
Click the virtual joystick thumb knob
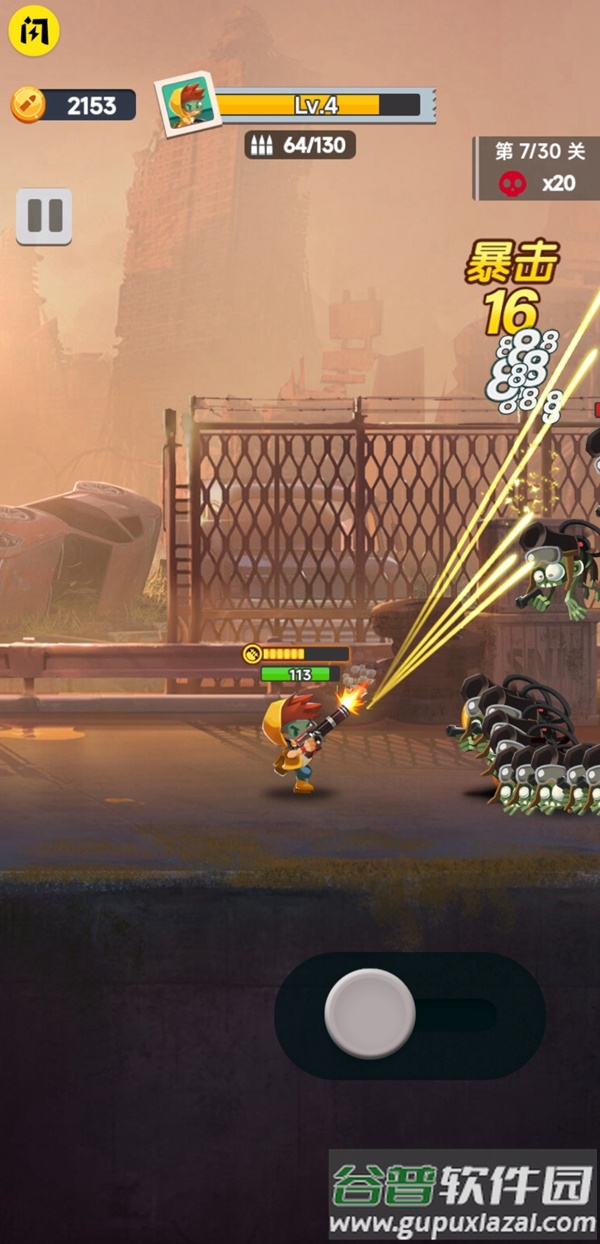pyautogui.click(x=370, y=1013)
